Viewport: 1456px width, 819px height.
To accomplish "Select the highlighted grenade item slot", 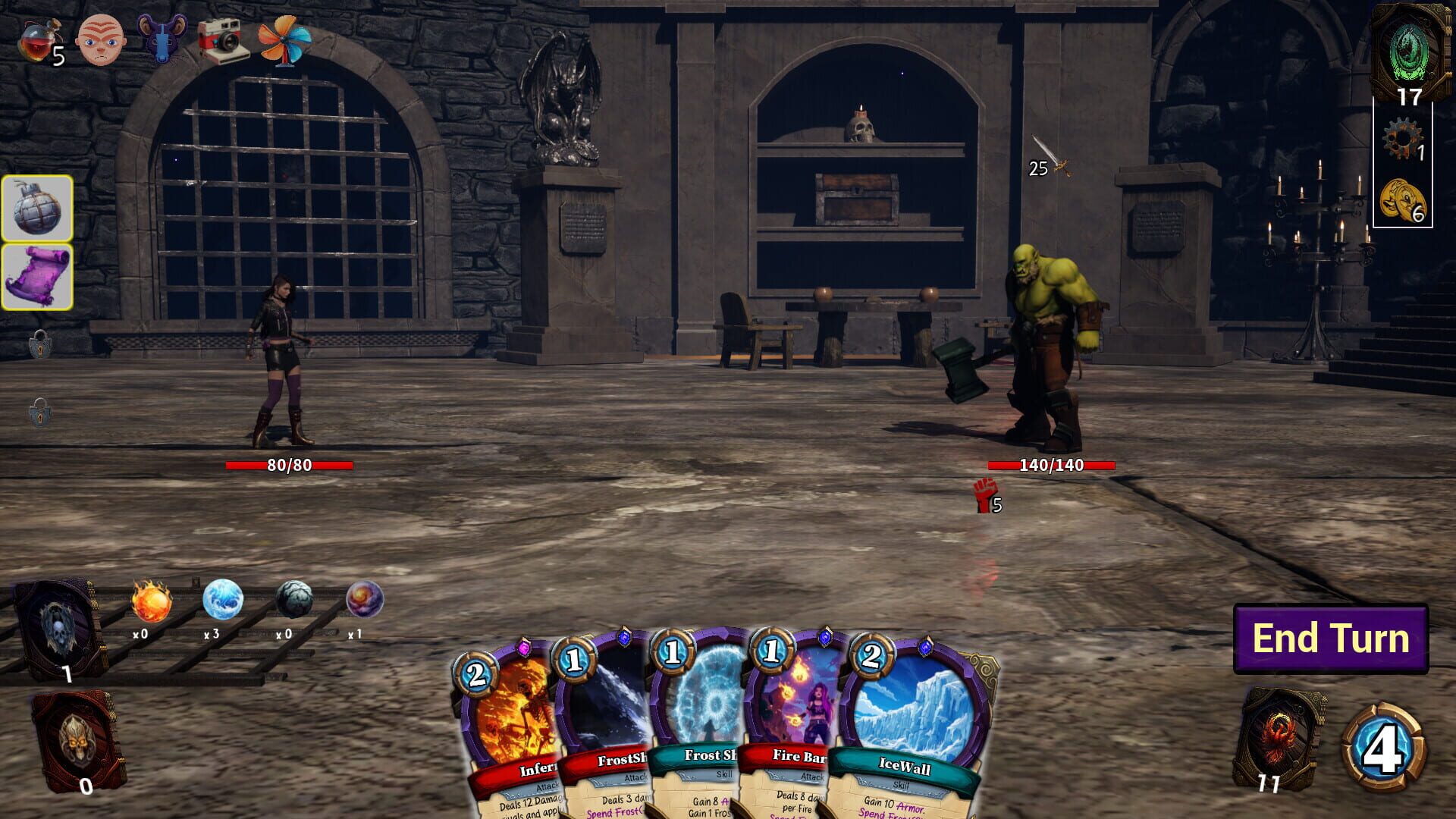I will 38,210.
